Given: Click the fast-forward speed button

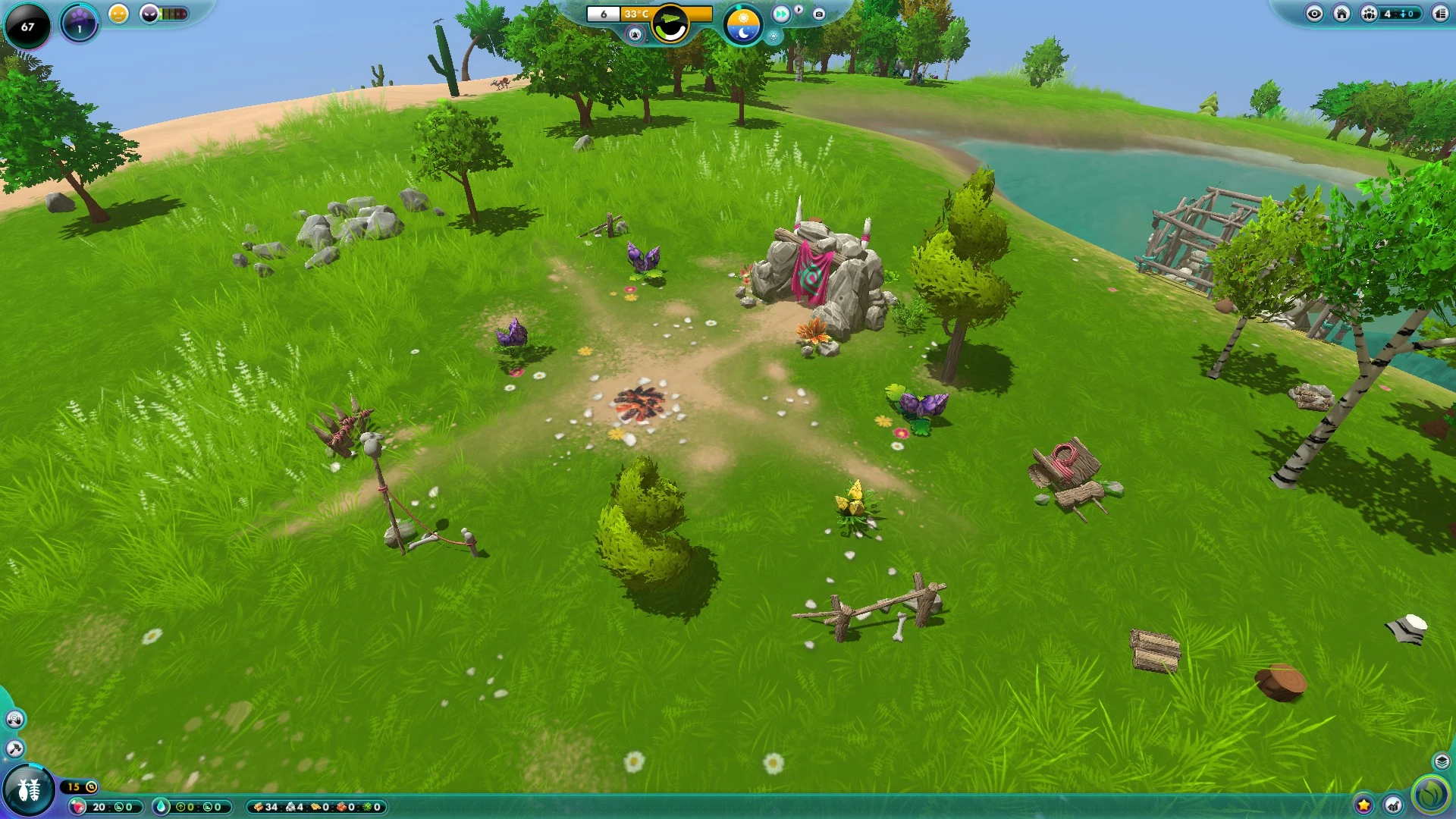Looking at the screenshot, I should click(781, 14).
